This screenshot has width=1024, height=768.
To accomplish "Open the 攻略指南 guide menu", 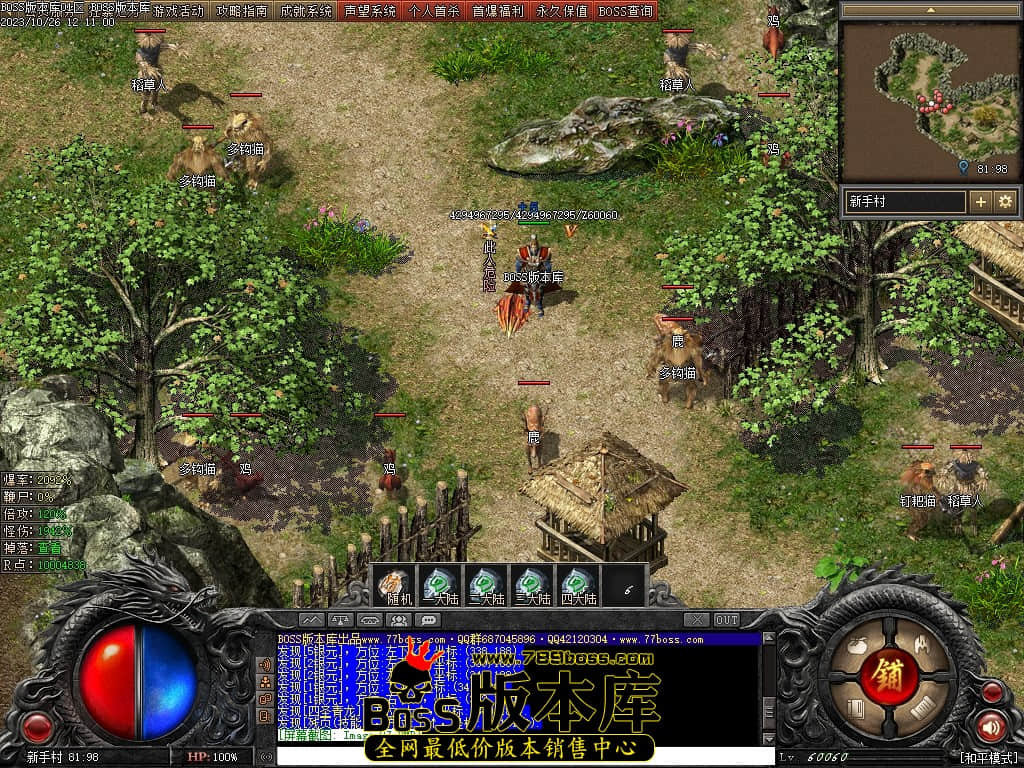I will 241,11.
